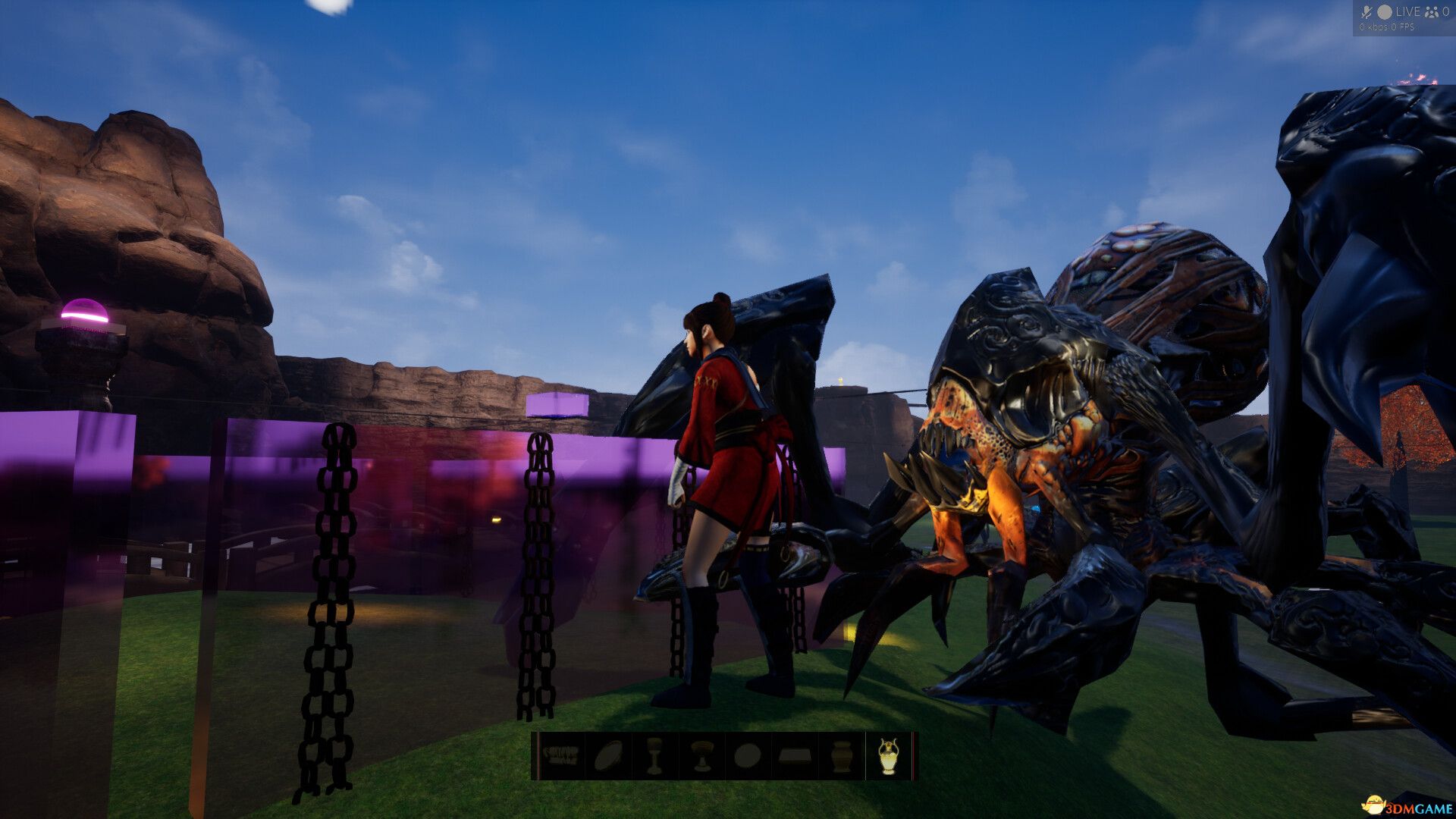Select the tall goblet hotbar item
Viewport: 1456px width, 819px height.
[654, 756]
